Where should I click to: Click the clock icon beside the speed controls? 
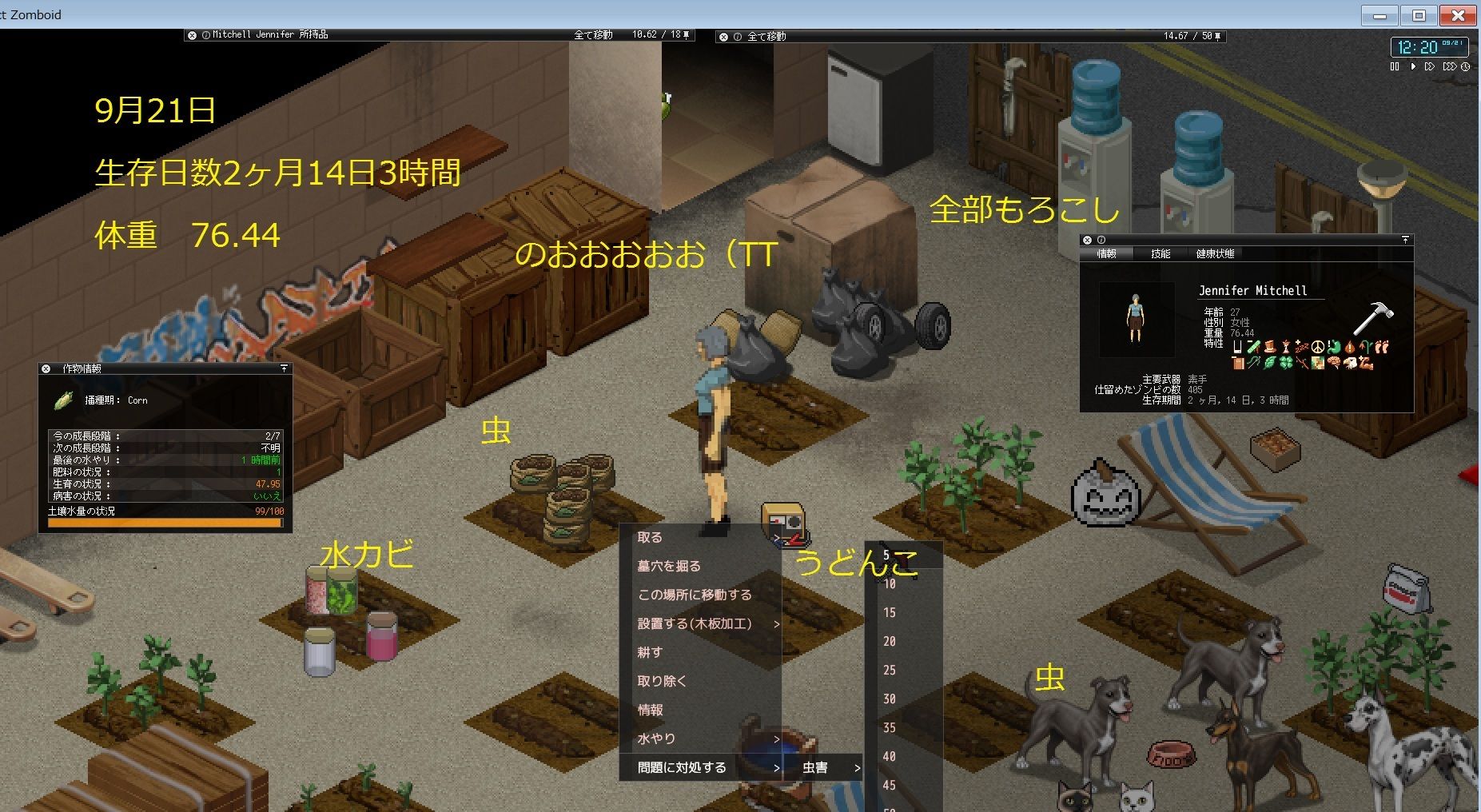click(x=1465, y=67)
